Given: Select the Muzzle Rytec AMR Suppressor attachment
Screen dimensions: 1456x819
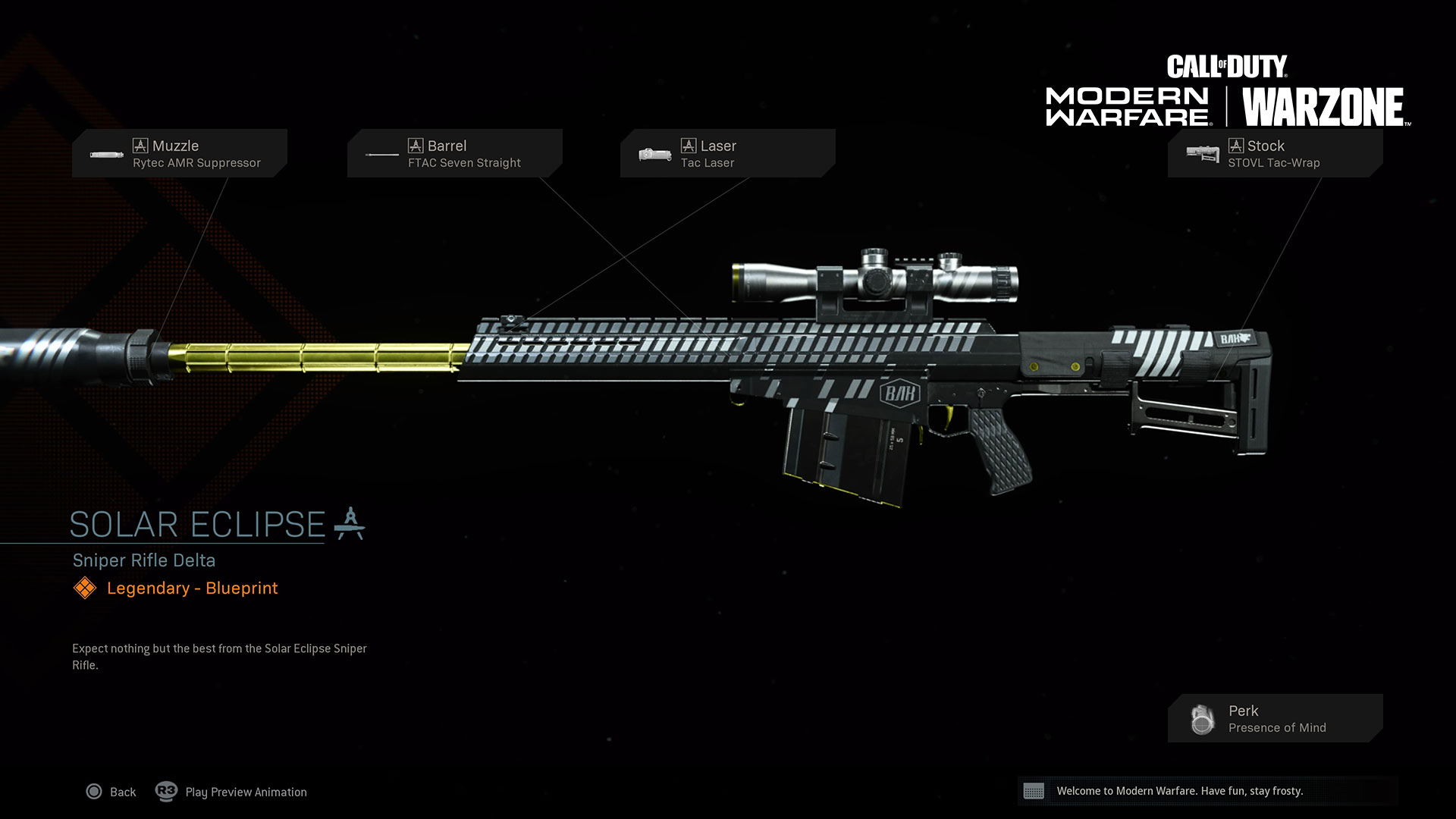Looking at the screenshot, I should (x=180, y=153).
